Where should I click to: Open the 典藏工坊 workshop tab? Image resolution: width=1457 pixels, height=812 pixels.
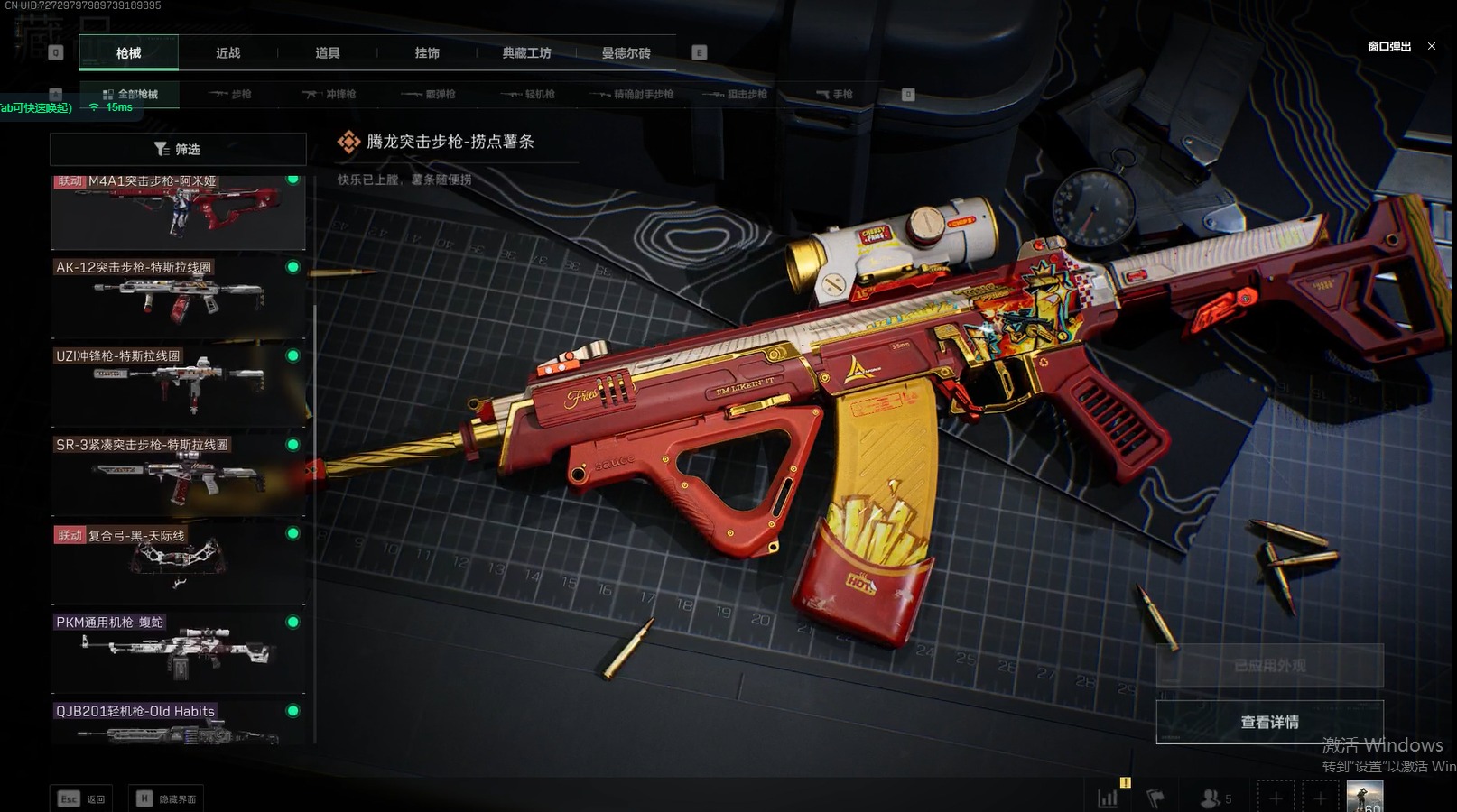pos(526,53)
